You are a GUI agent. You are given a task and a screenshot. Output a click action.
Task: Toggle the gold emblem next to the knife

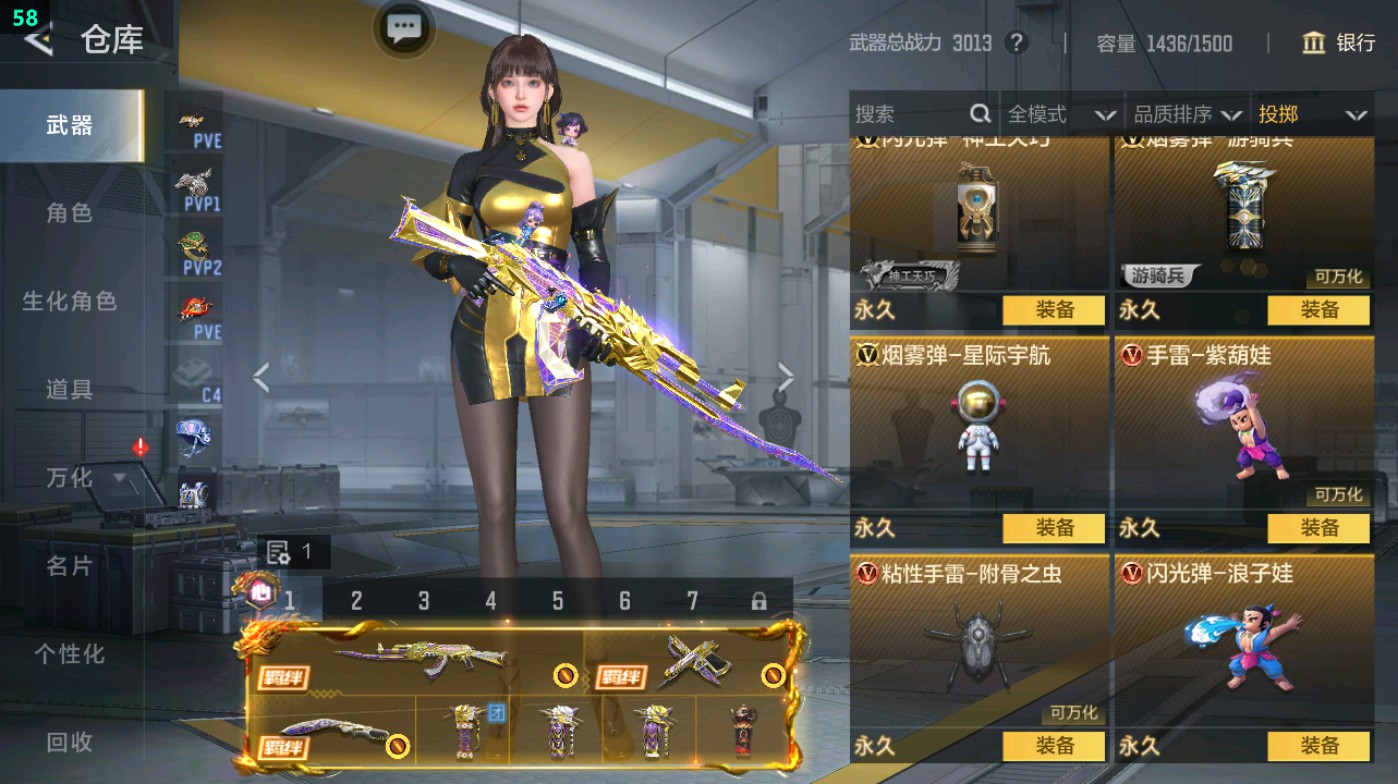point(398,747)
